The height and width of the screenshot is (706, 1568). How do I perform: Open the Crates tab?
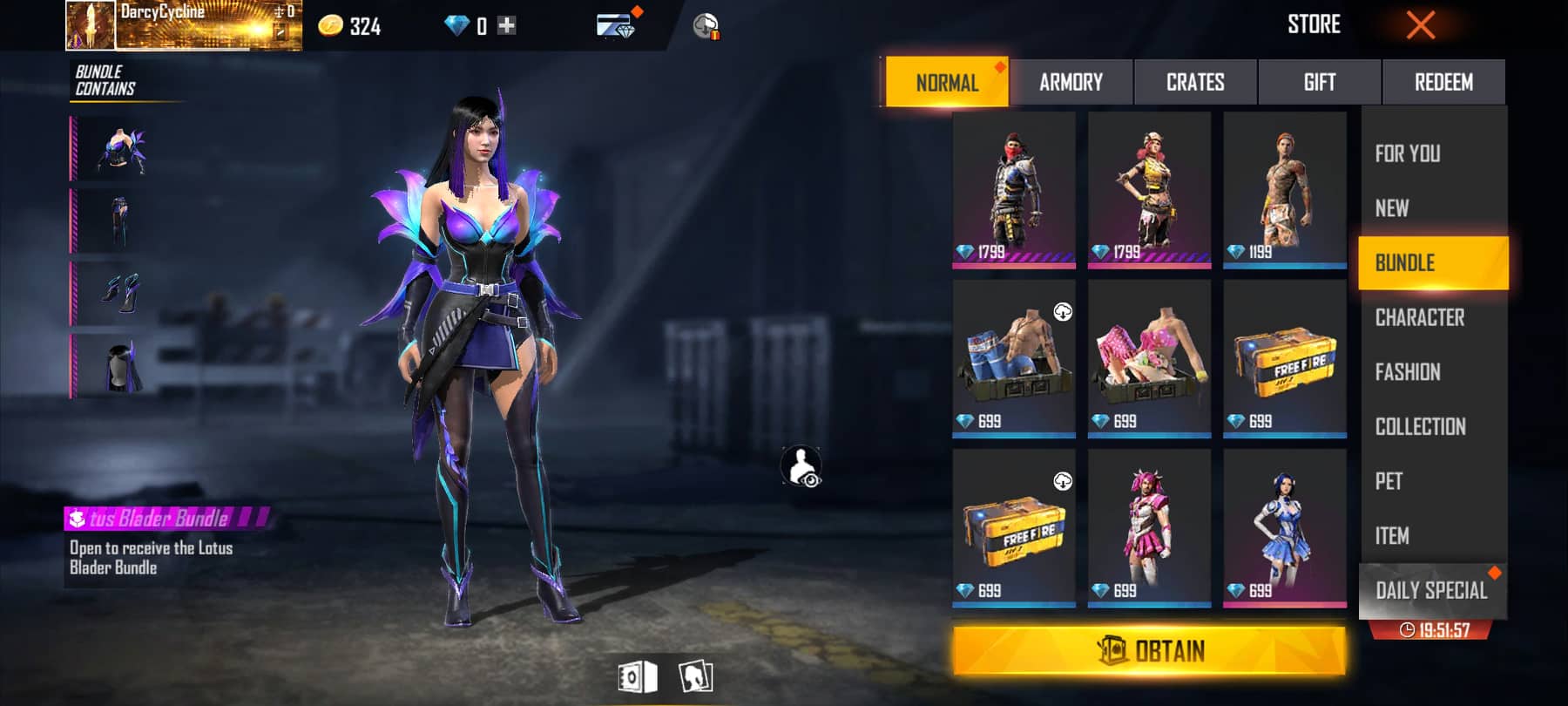1195,83
